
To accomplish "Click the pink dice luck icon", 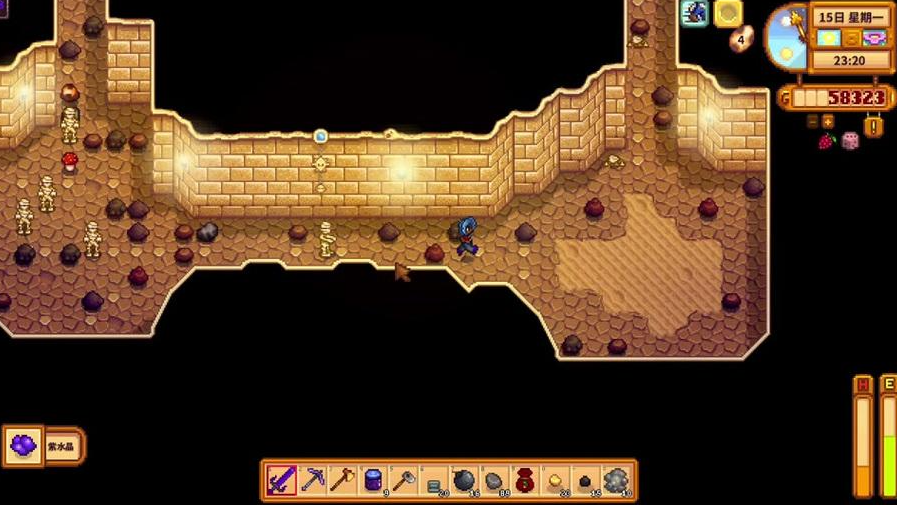I will [x=850, y=140].
